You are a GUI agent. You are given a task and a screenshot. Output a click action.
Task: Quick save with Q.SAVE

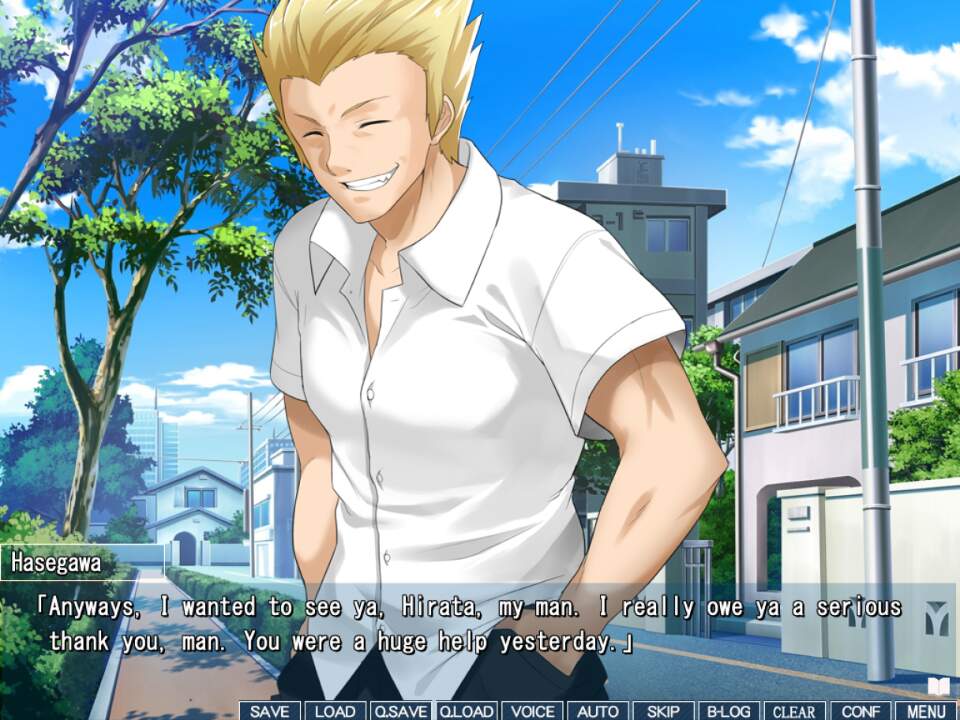coord(400,711)
